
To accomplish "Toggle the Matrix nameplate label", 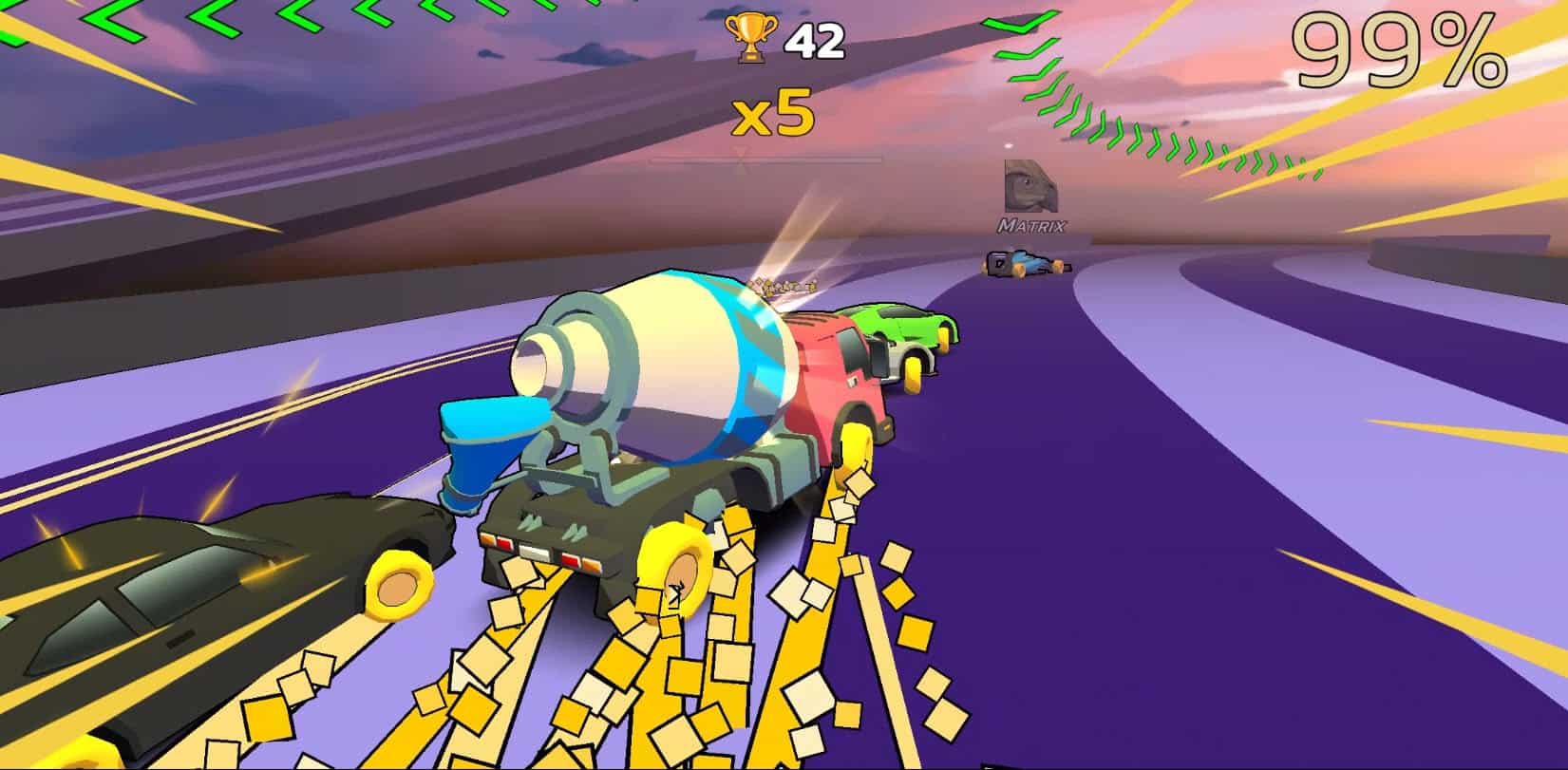I will point(1031,226).
